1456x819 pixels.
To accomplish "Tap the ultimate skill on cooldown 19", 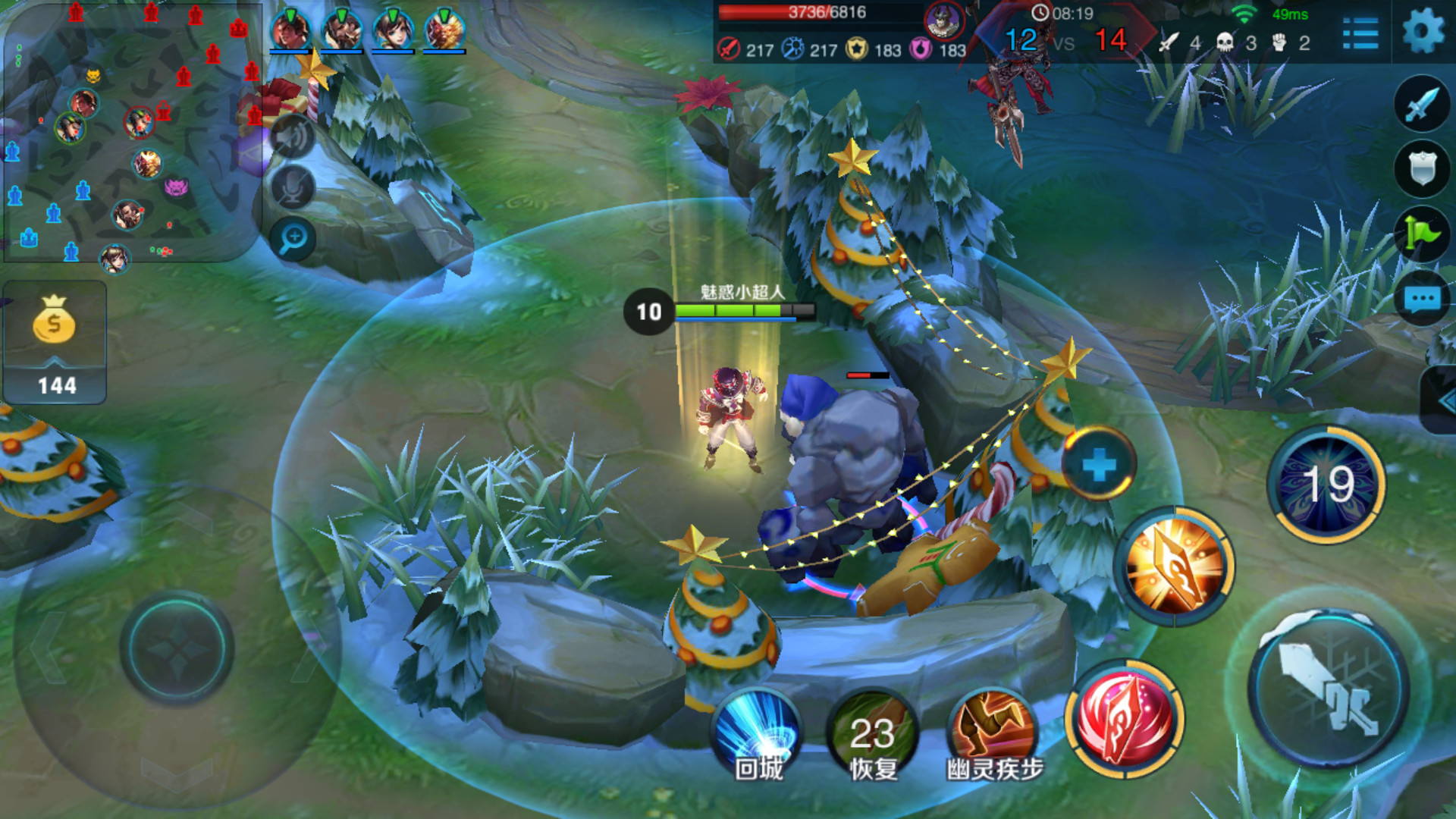I will pyautogui.click(x=1326, y=484).
